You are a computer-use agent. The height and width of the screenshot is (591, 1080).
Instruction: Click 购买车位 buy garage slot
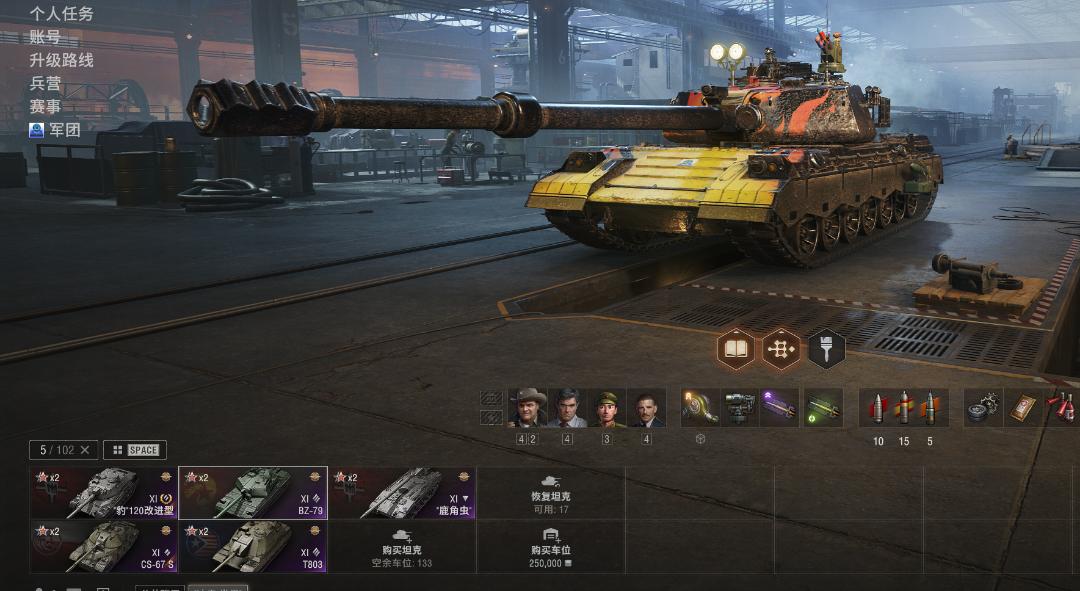pyautogui.click(x=551, y=546)
